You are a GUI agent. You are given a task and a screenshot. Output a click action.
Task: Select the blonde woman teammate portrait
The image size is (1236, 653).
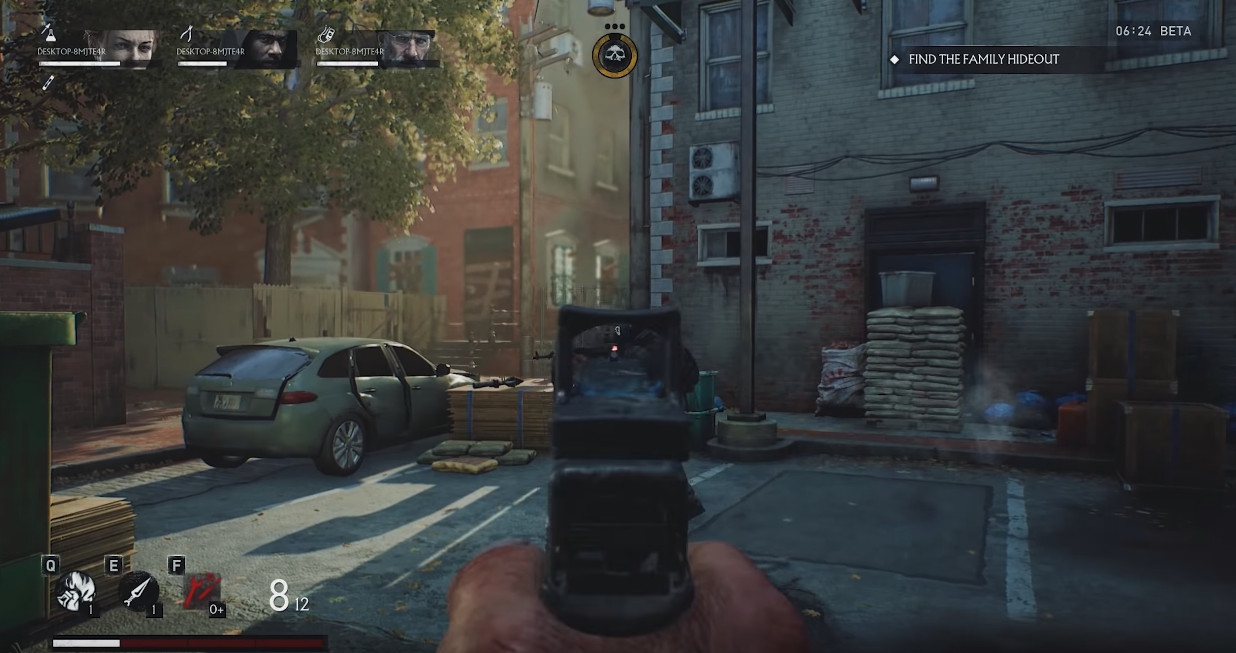[127, 48]
